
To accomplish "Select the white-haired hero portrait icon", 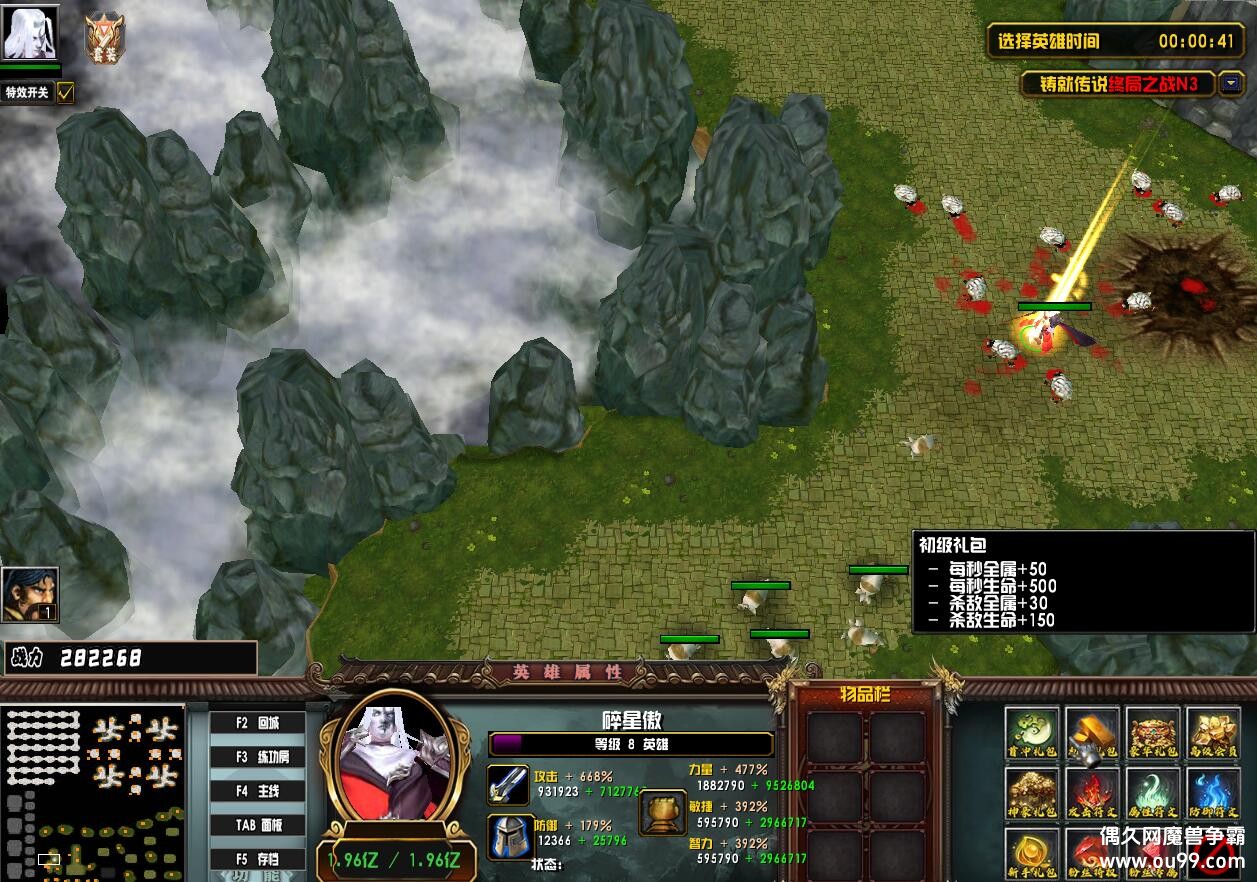I will [x=30, y=33].
